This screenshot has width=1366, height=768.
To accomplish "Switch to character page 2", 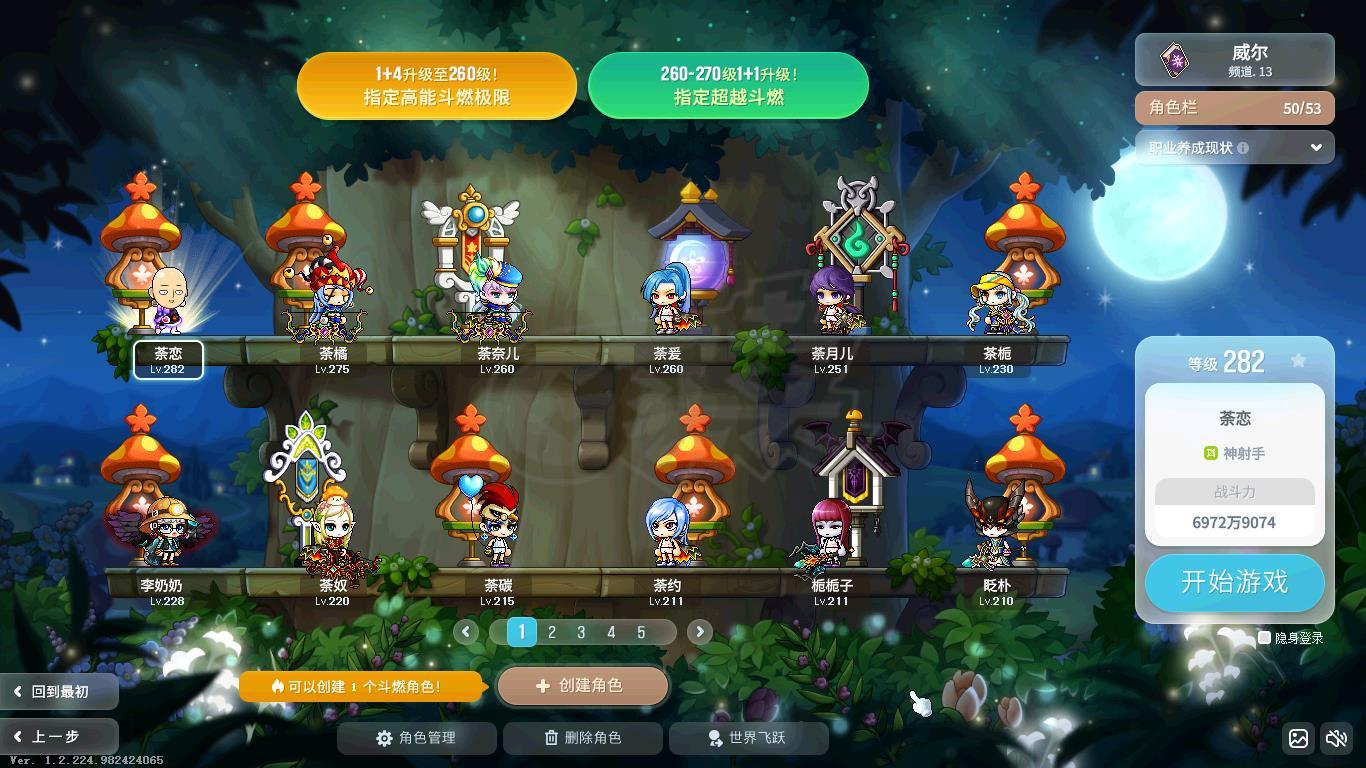I will [x=552, y=632].
